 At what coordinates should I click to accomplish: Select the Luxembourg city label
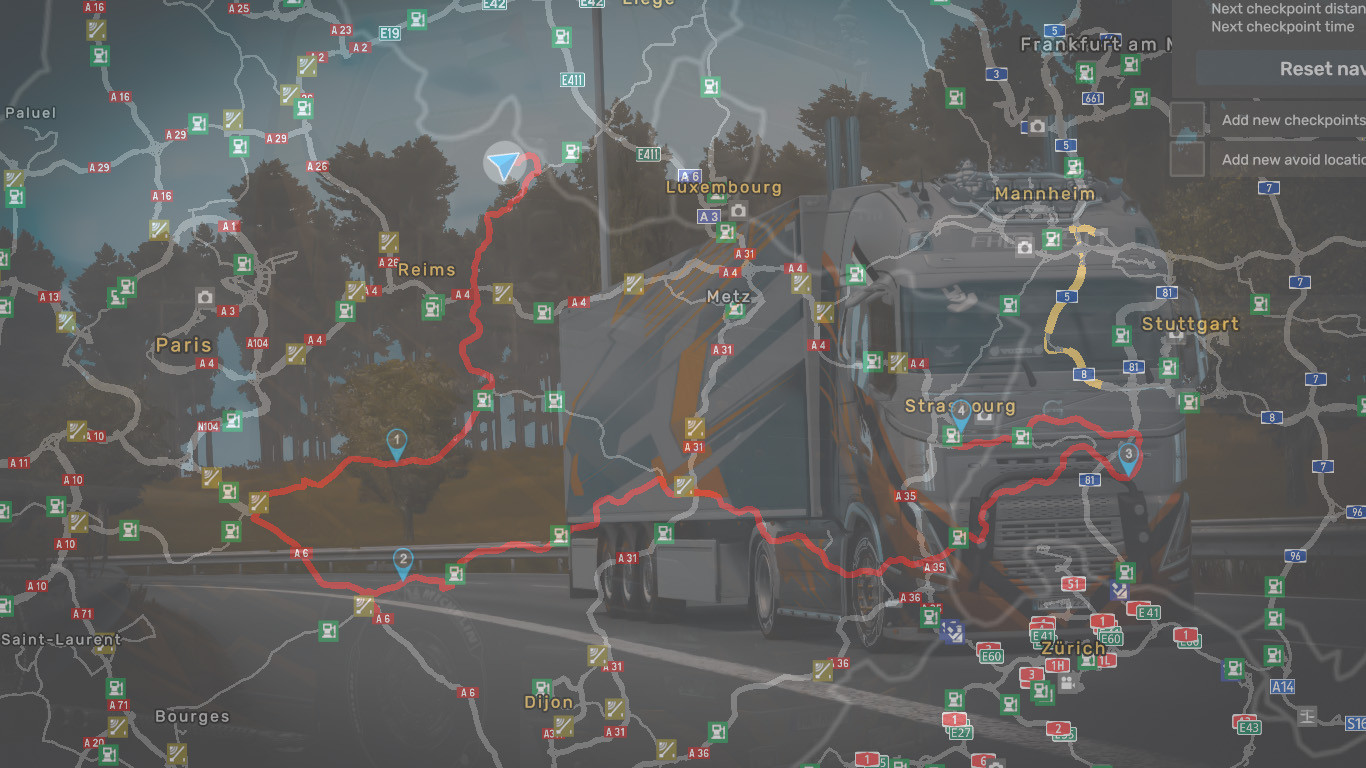(x=724, y=188)
